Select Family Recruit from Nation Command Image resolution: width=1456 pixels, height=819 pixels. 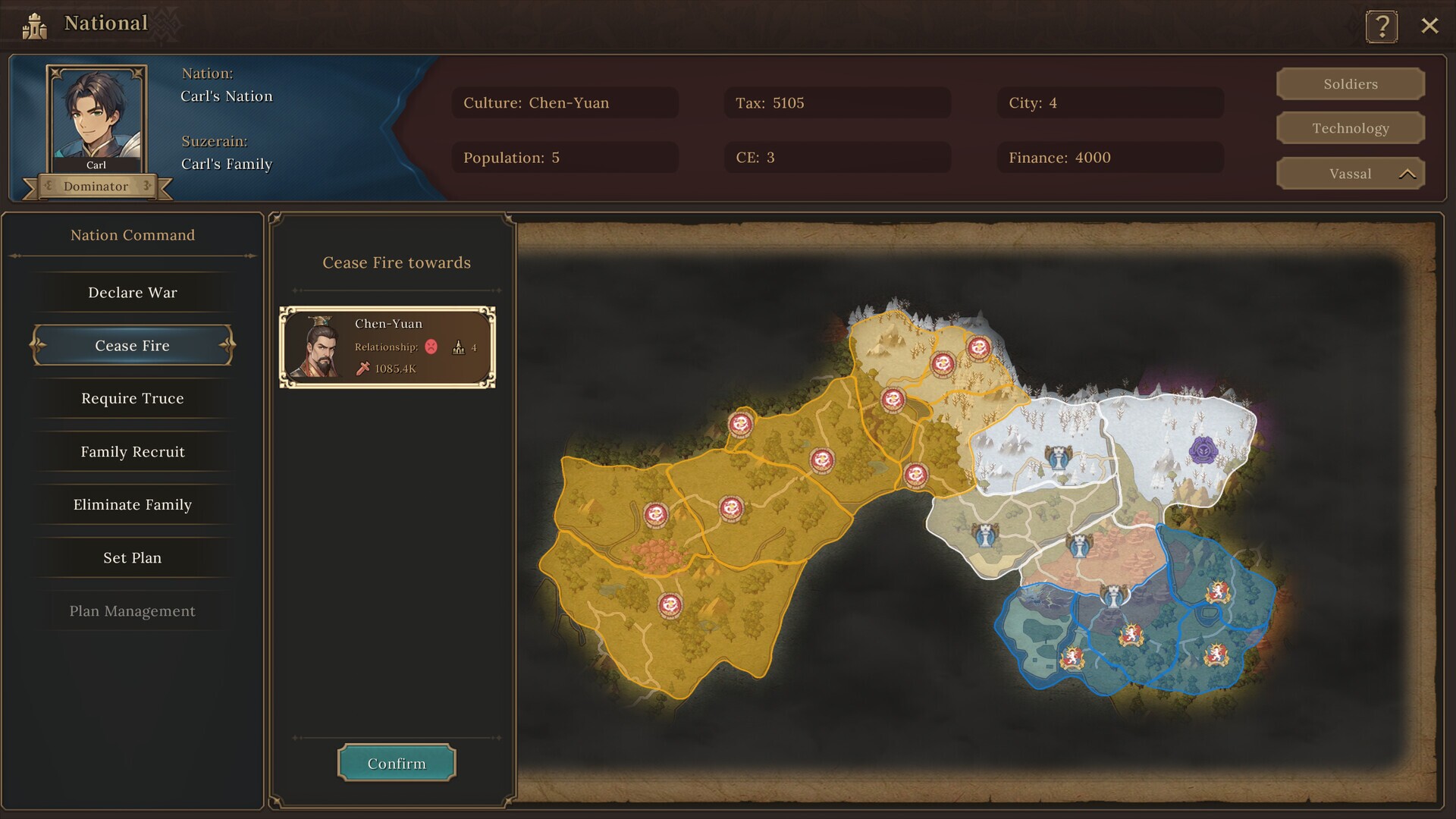[132, 451]
